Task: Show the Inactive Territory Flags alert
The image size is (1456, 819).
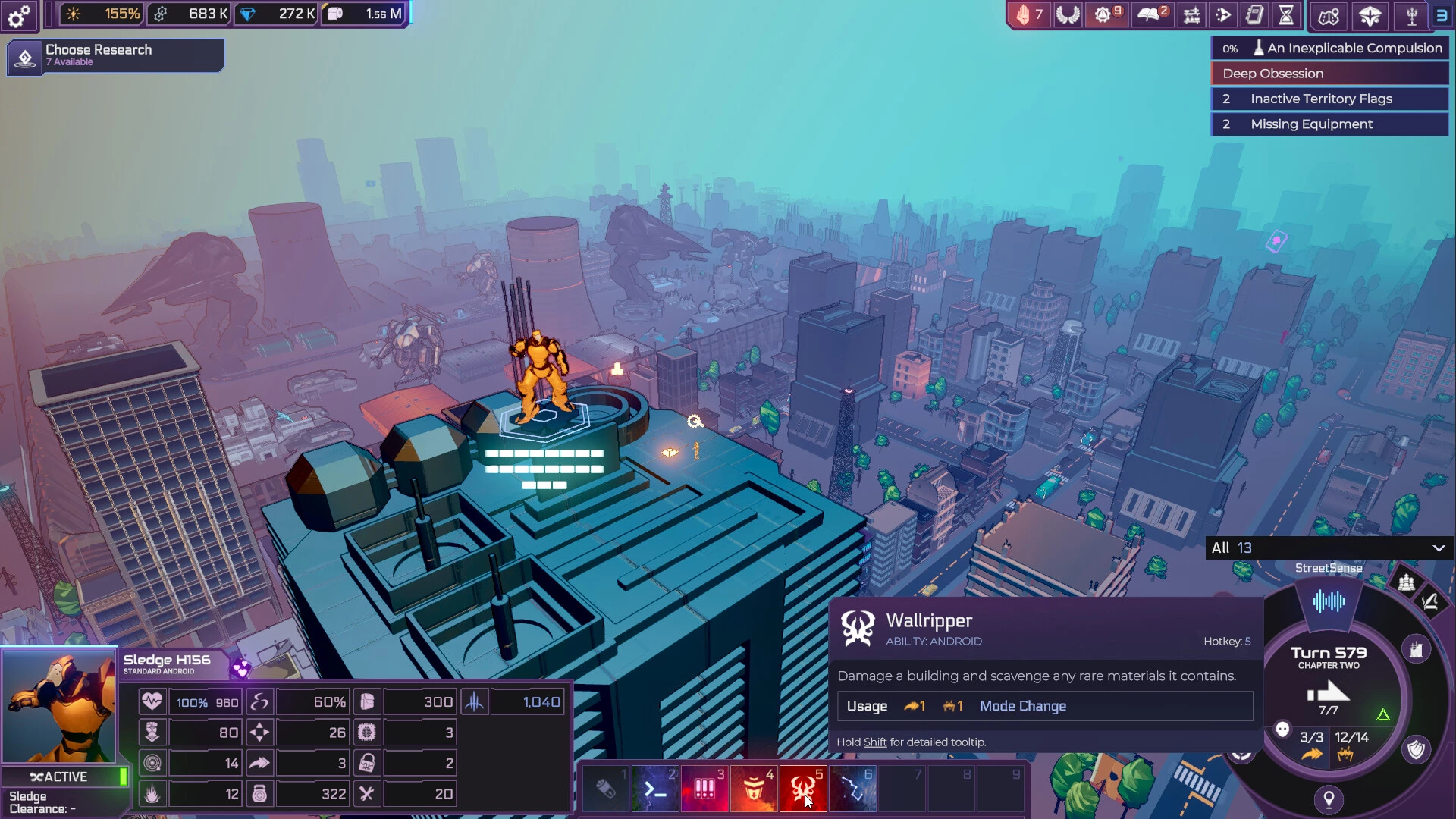Action: (x=1329, y=99)
